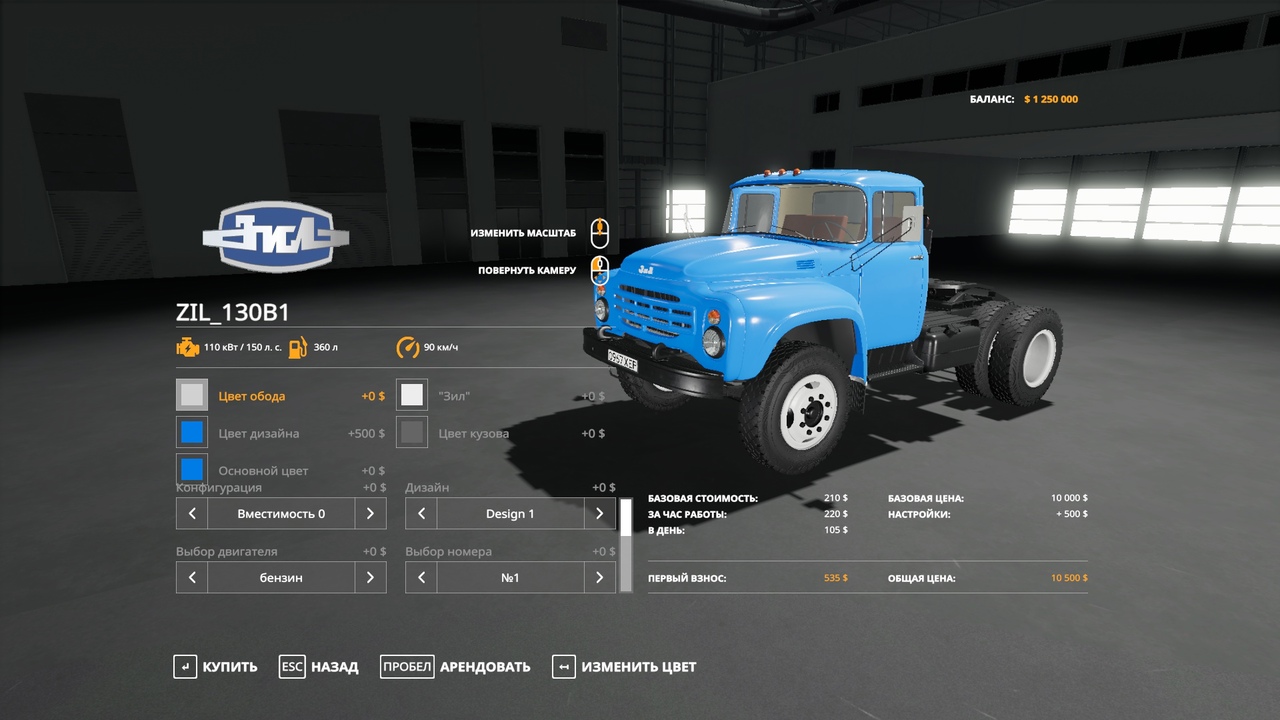
Task: Open the ИЗМЕНИТЬ ЦВЕТ color change option
Action: pyautogui.click(x=624, y=667)
